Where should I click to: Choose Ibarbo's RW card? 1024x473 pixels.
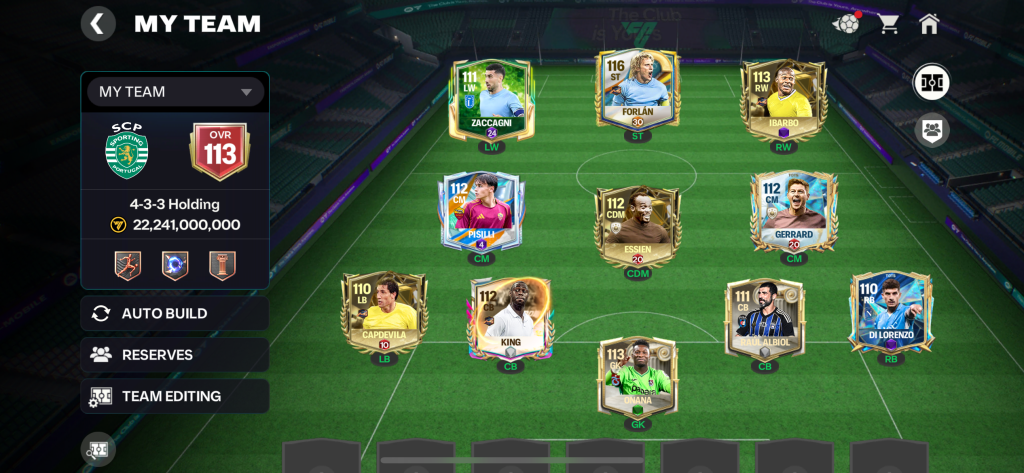(x=783, y=100)
